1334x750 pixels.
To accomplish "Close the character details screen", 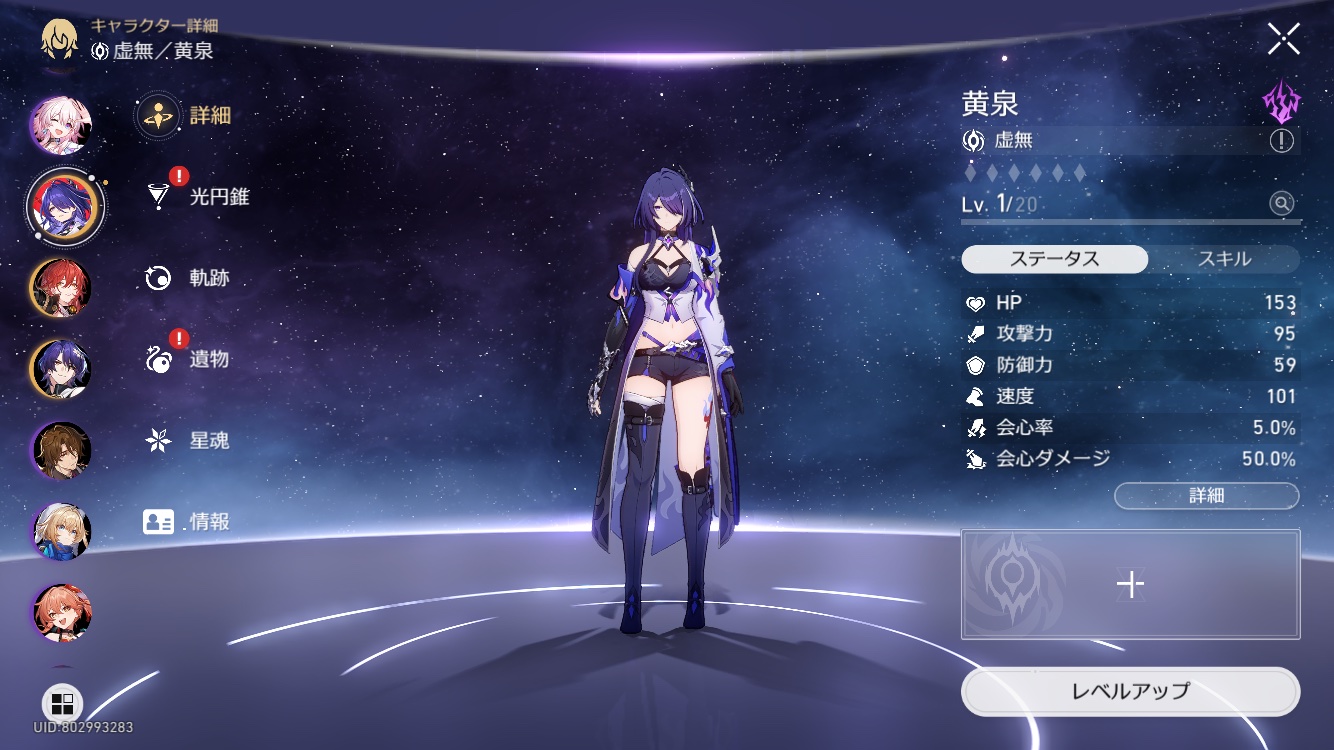I will click(x=1283, y=39).
